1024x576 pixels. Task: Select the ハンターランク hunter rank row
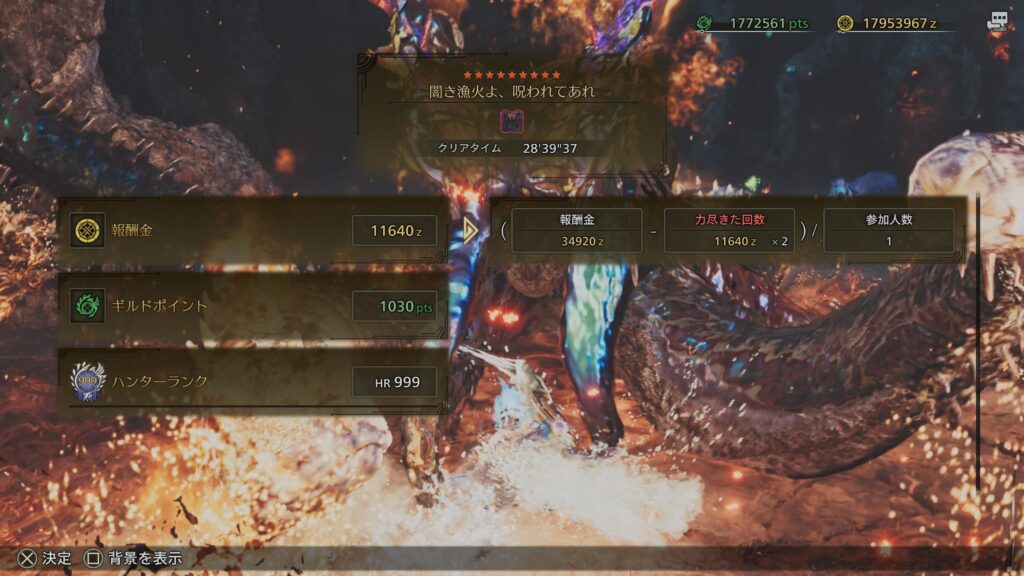252,381
